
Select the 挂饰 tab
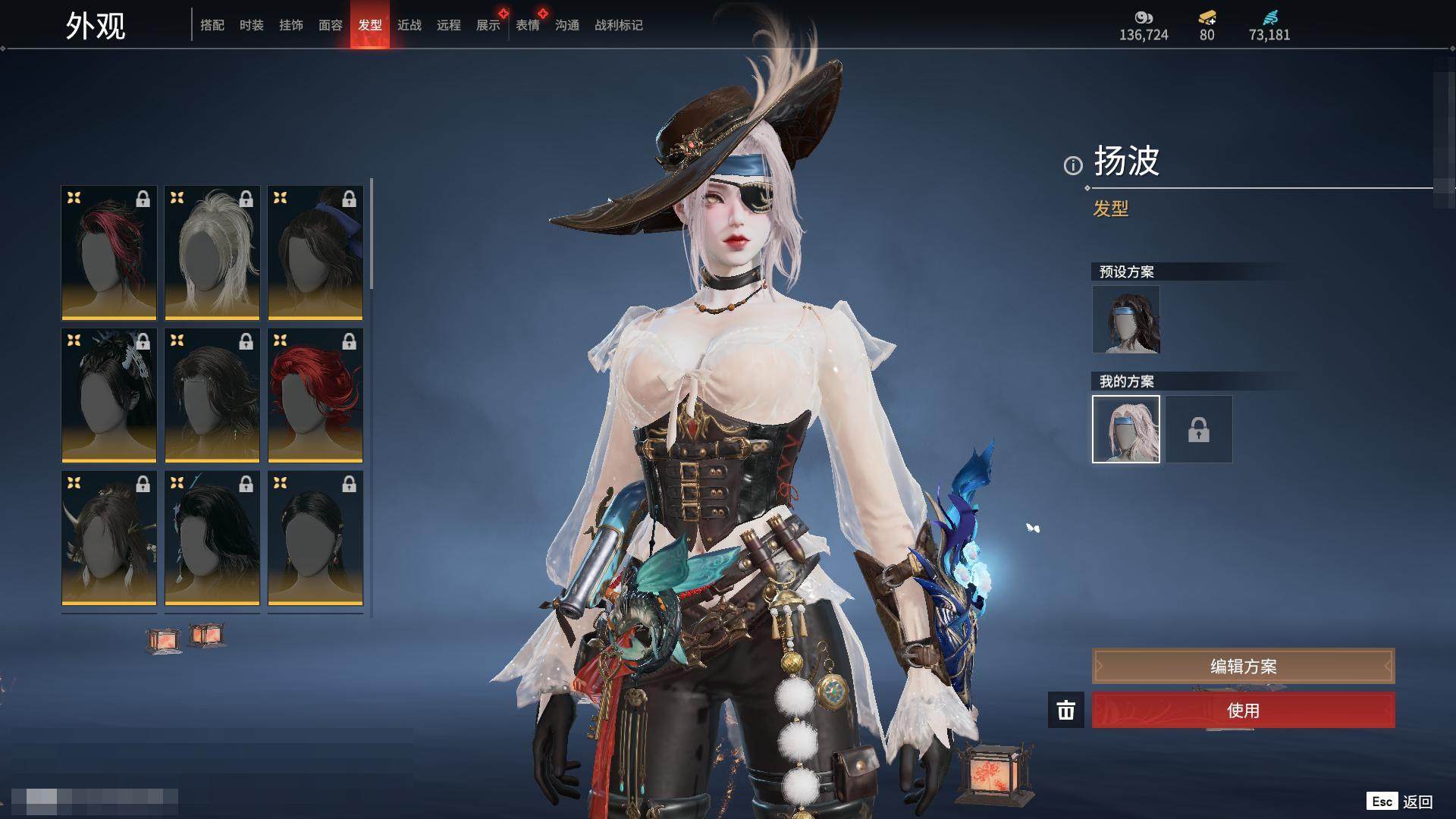click(x=291, y=25)
